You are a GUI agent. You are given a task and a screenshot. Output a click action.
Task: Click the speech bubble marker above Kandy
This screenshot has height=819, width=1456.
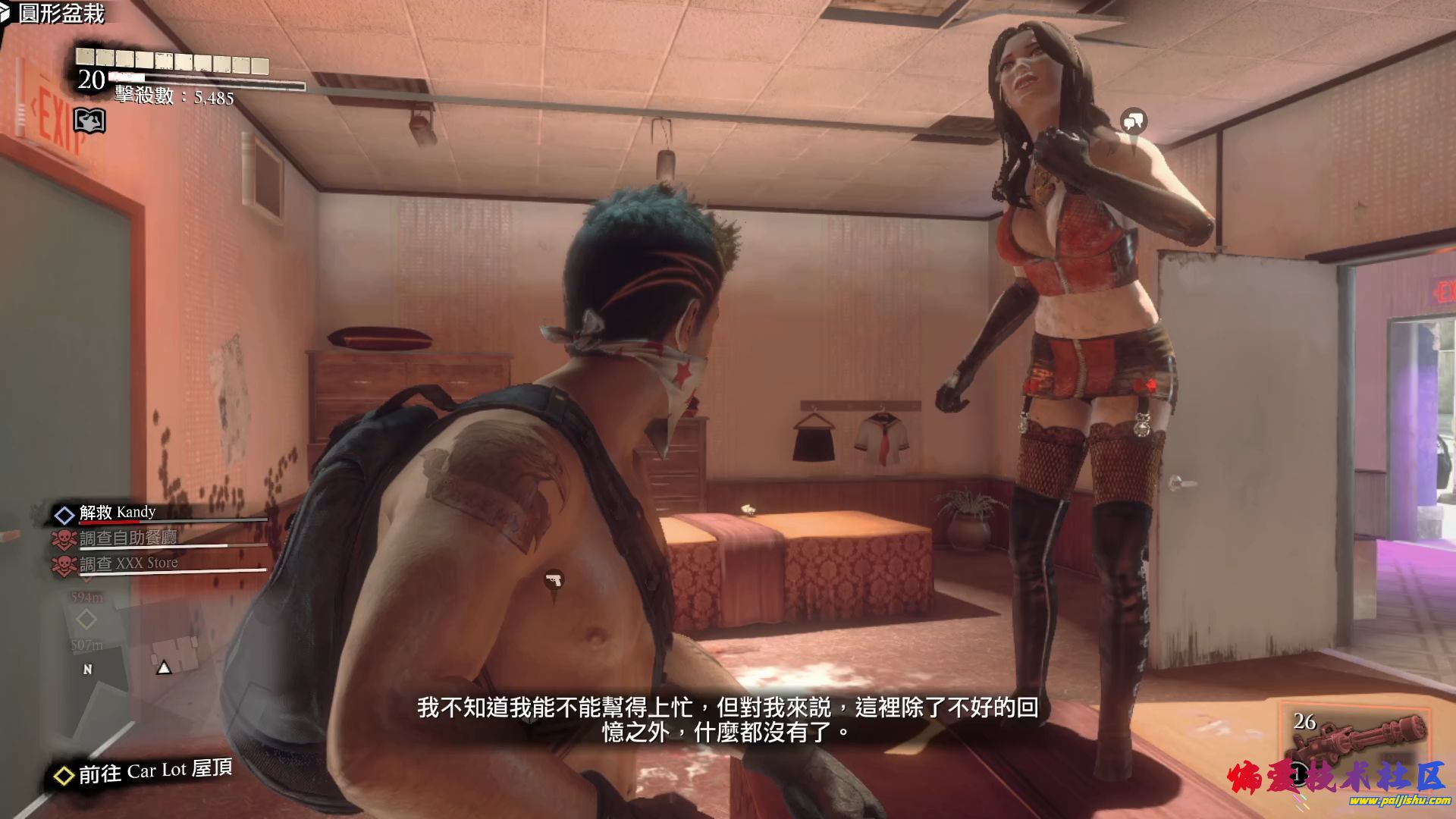tap(1134, 121)
